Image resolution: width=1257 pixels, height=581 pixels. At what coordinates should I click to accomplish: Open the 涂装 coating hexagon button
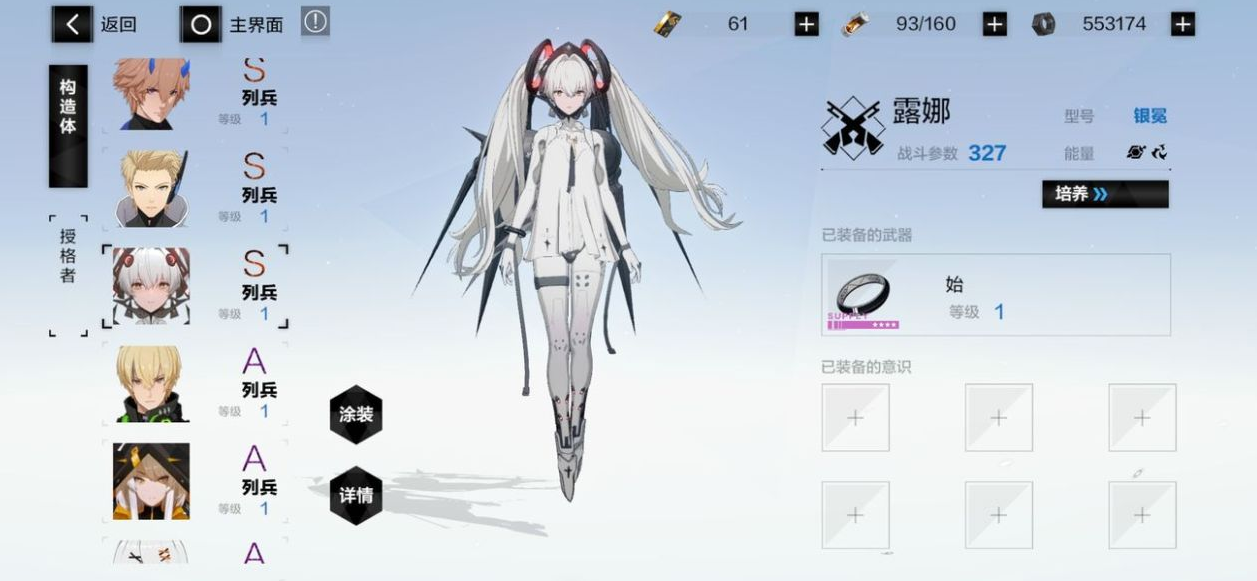356,414
